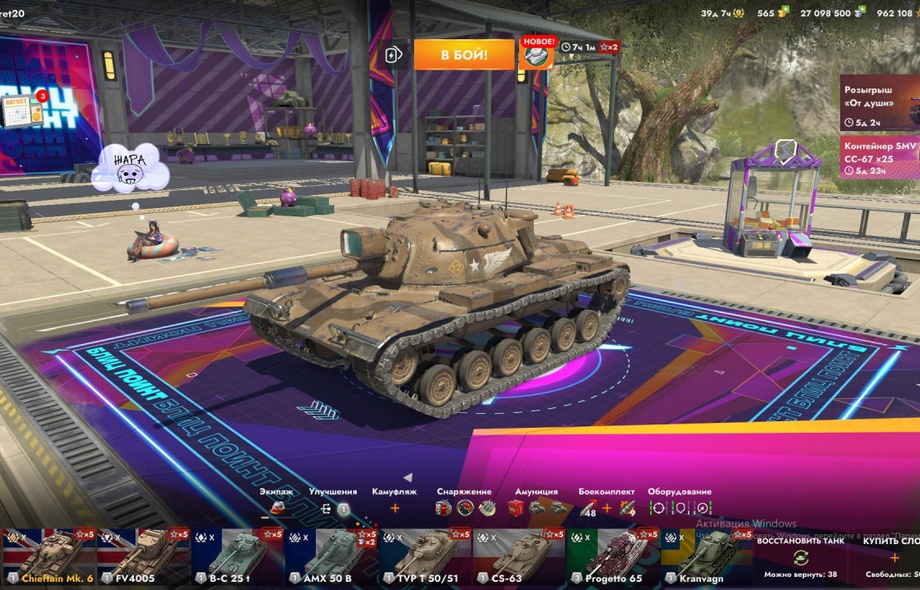Switch to the AMX 50 B tank
920x590 pixels.
pyautogui.click(x=332, y=557)
